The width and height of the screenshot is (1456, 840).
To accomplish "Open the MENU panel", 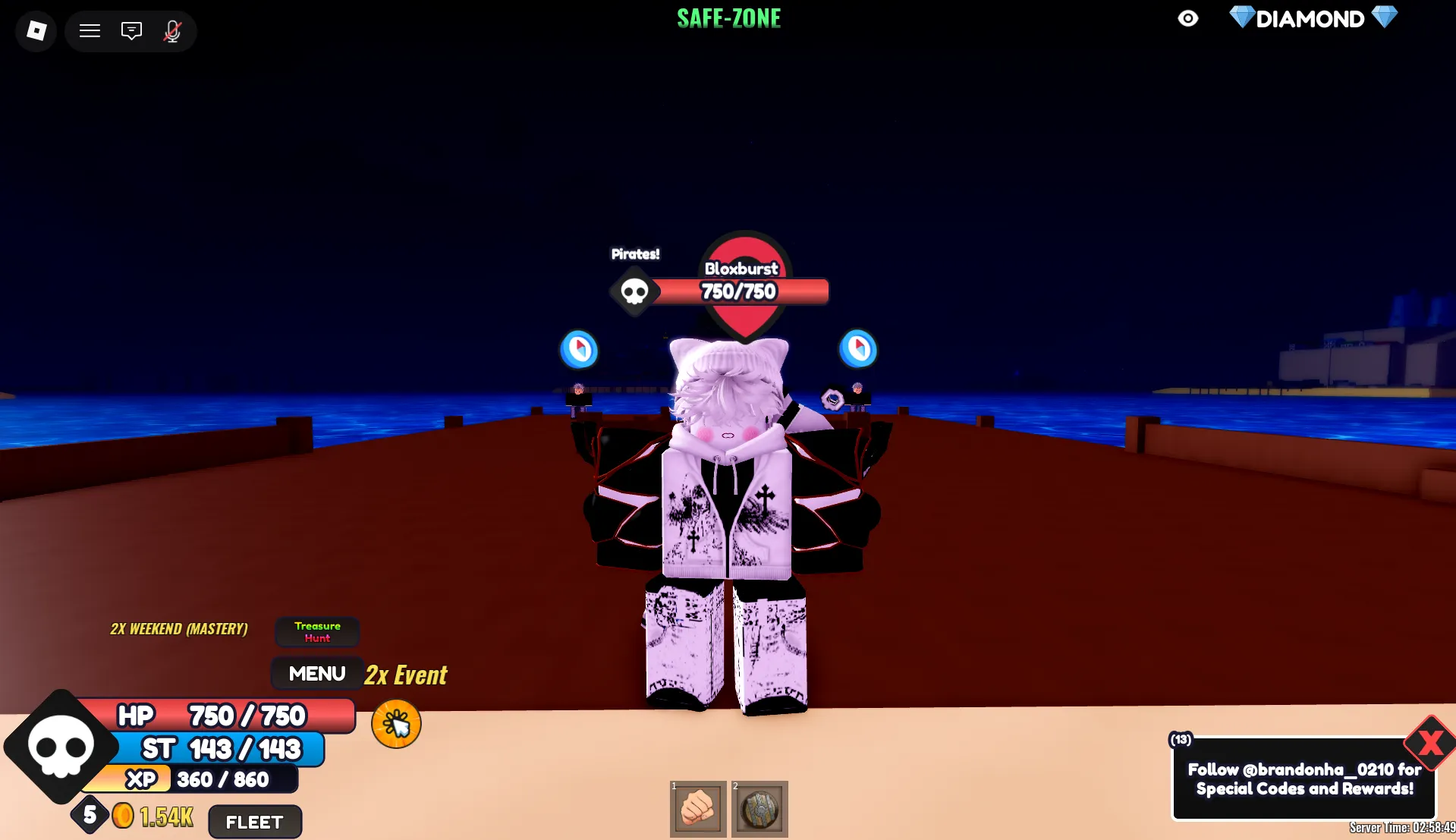I will (x=316, y=672).
